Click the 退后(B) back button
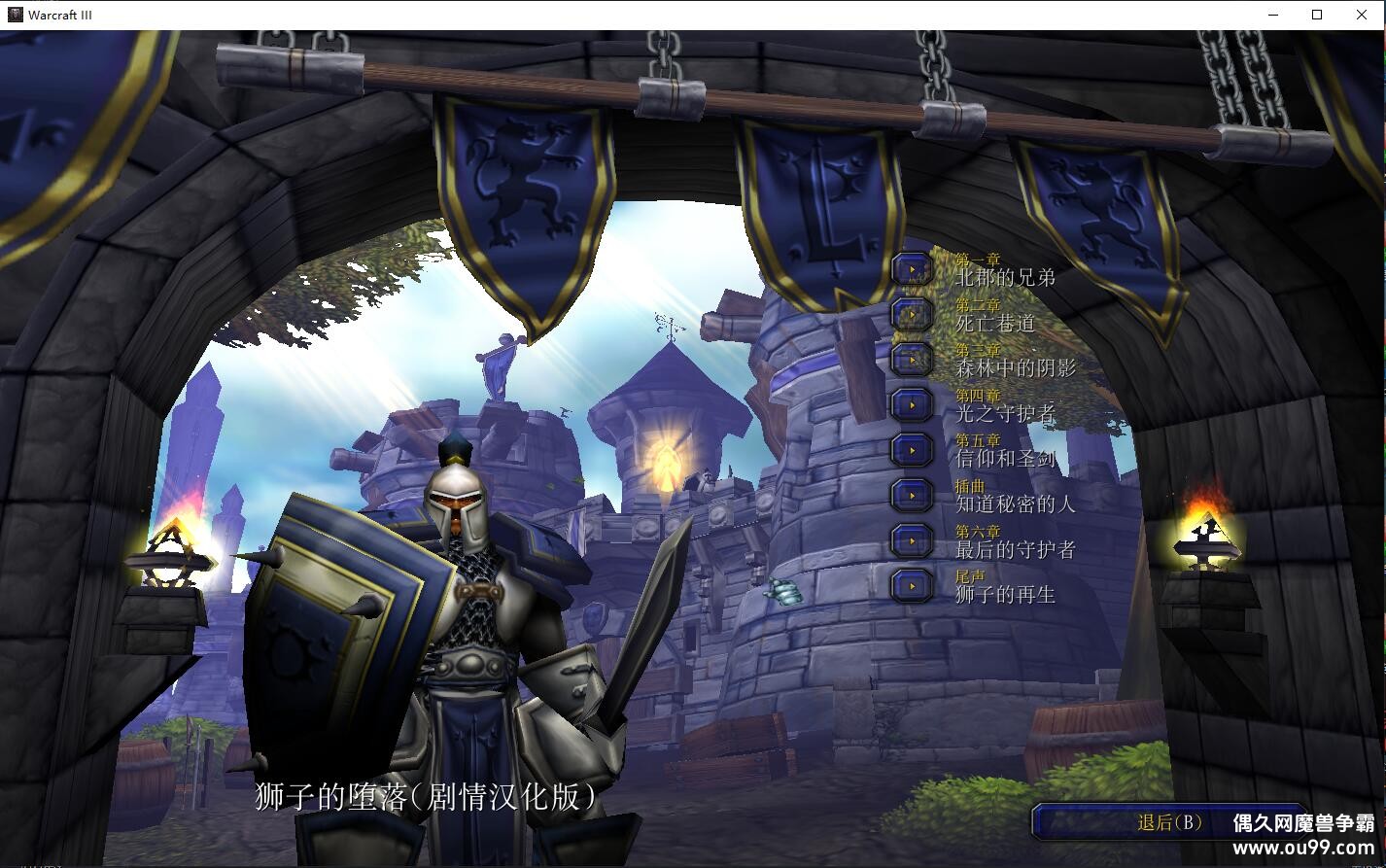 pyautogui.click(x=1169, y=823)
